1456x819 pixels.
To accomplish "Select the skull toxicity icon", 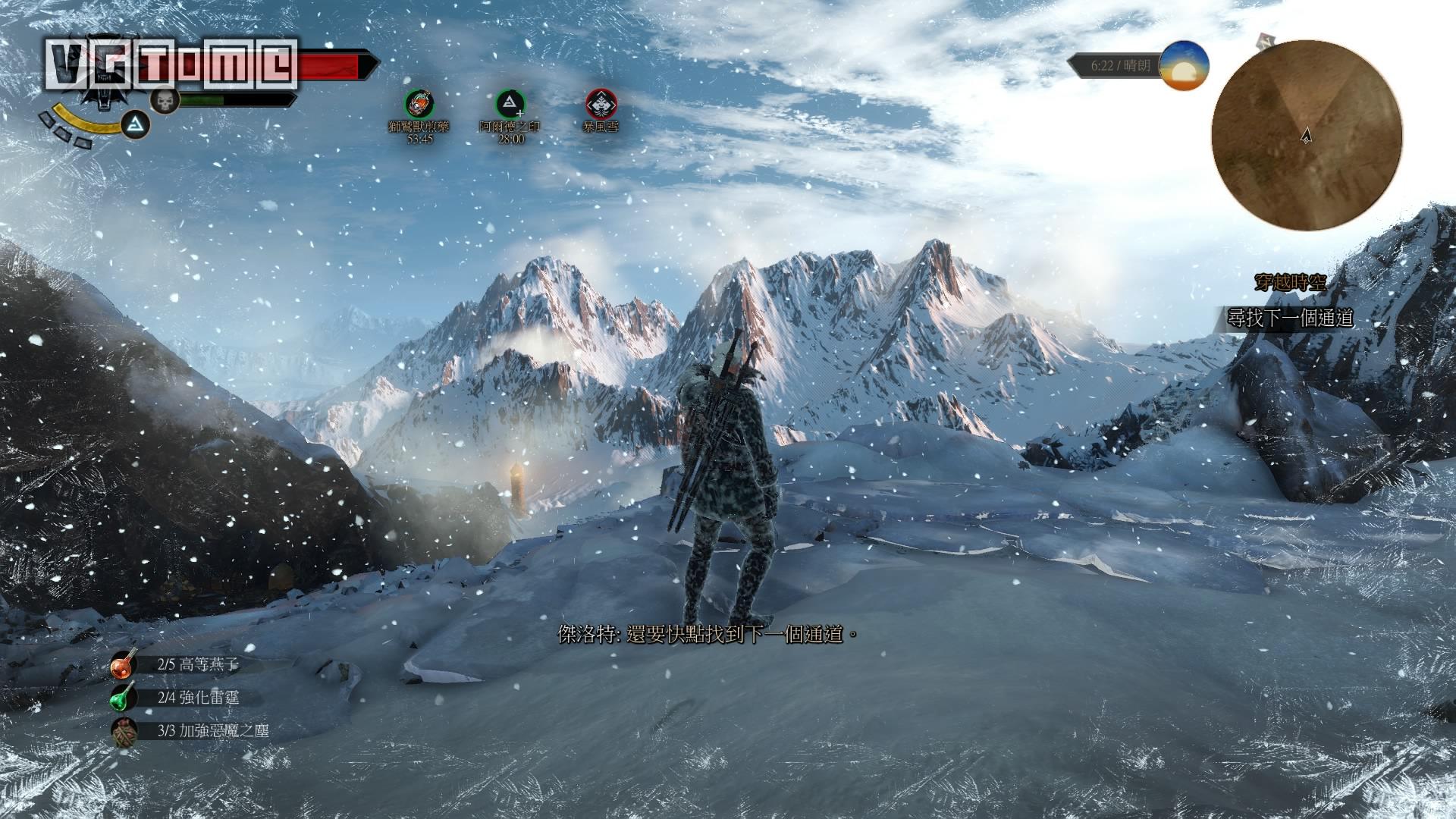I will click(x=162, y=100).
